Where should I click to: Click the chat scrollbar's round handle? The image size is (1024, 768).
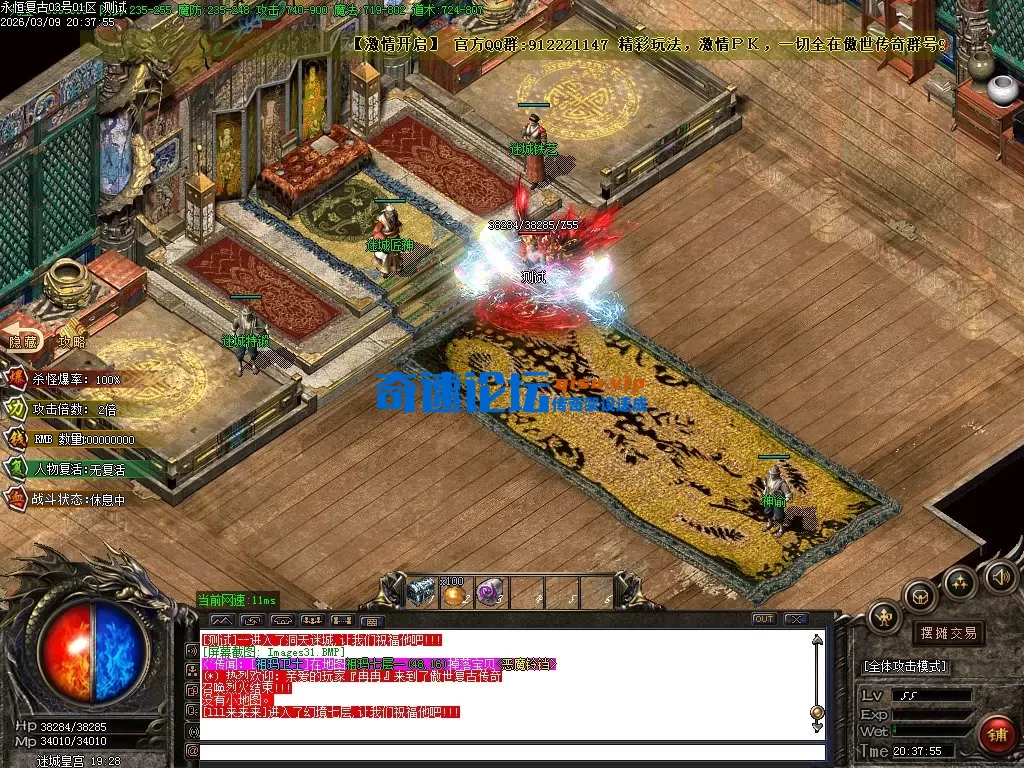(817, 712)
